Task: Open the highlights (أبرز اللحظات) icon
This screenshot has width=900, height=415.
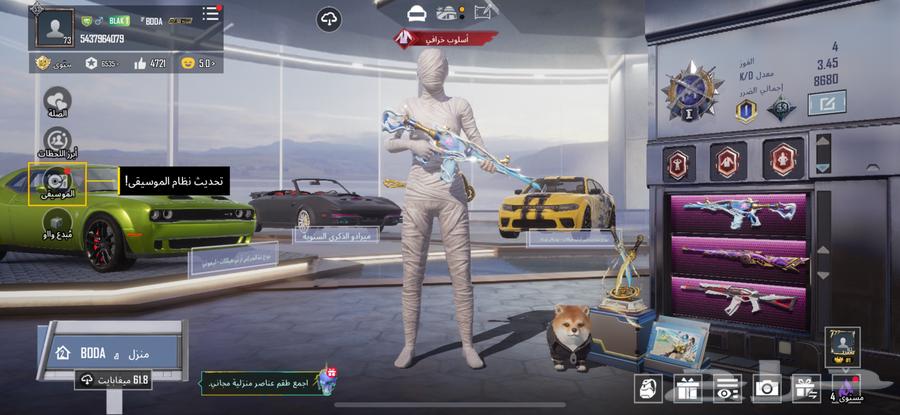Action: click(57, 141)
